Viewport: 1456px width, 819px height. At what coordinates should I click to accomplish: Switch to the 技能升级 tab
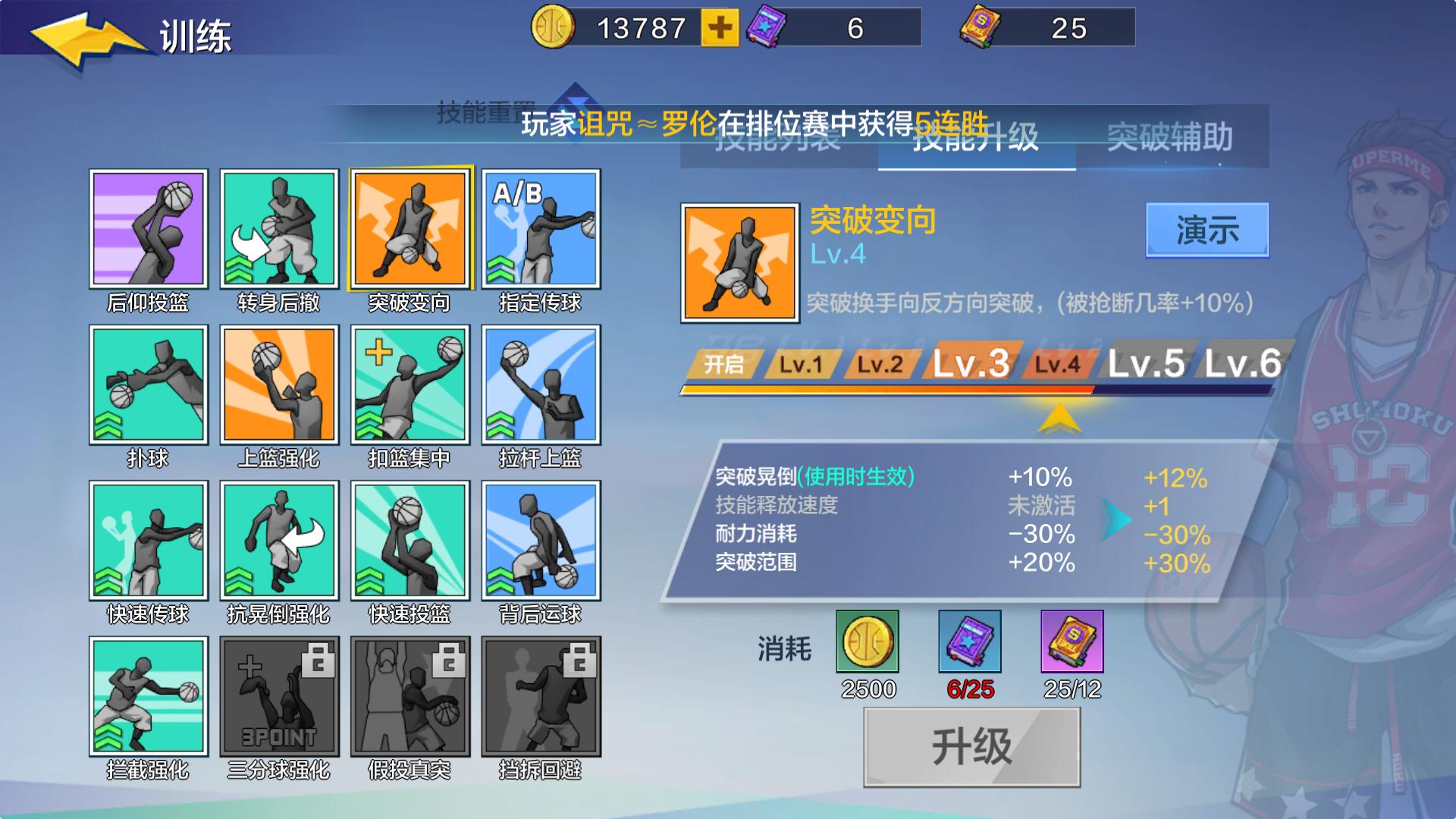[974, 140]
